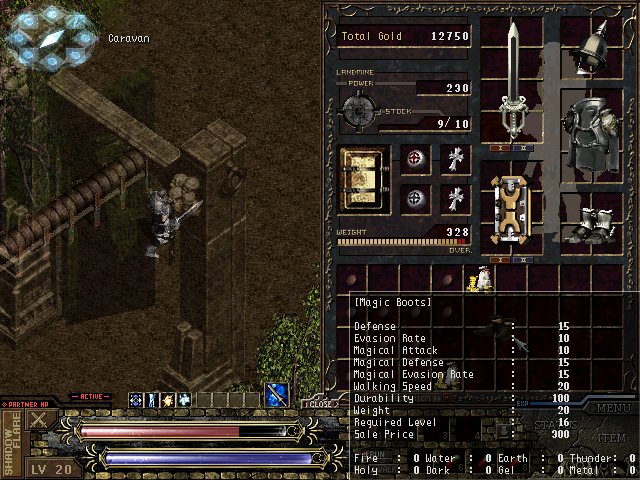Viewport: 640px width, 480px height.
Task: Click the Landmine icon
Action: coord(358,108)
